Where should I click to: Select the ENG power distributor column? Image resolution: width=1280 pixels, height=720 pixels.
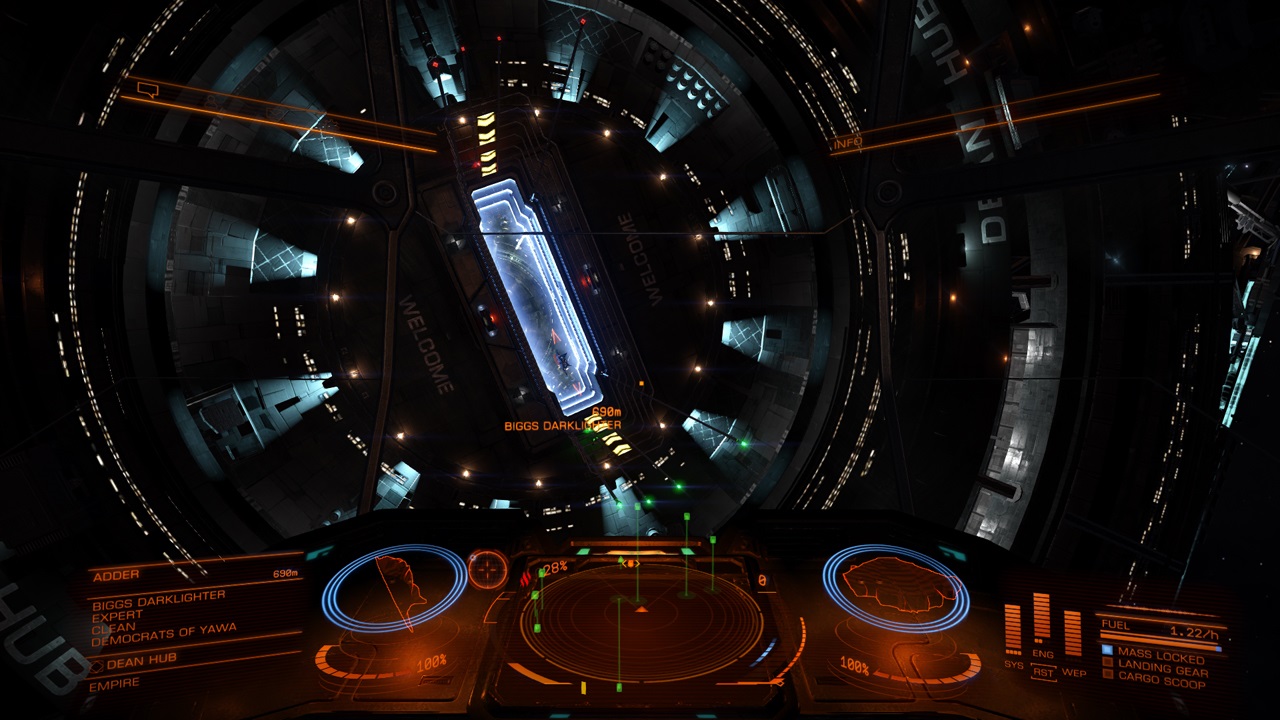pos(1042,620)
